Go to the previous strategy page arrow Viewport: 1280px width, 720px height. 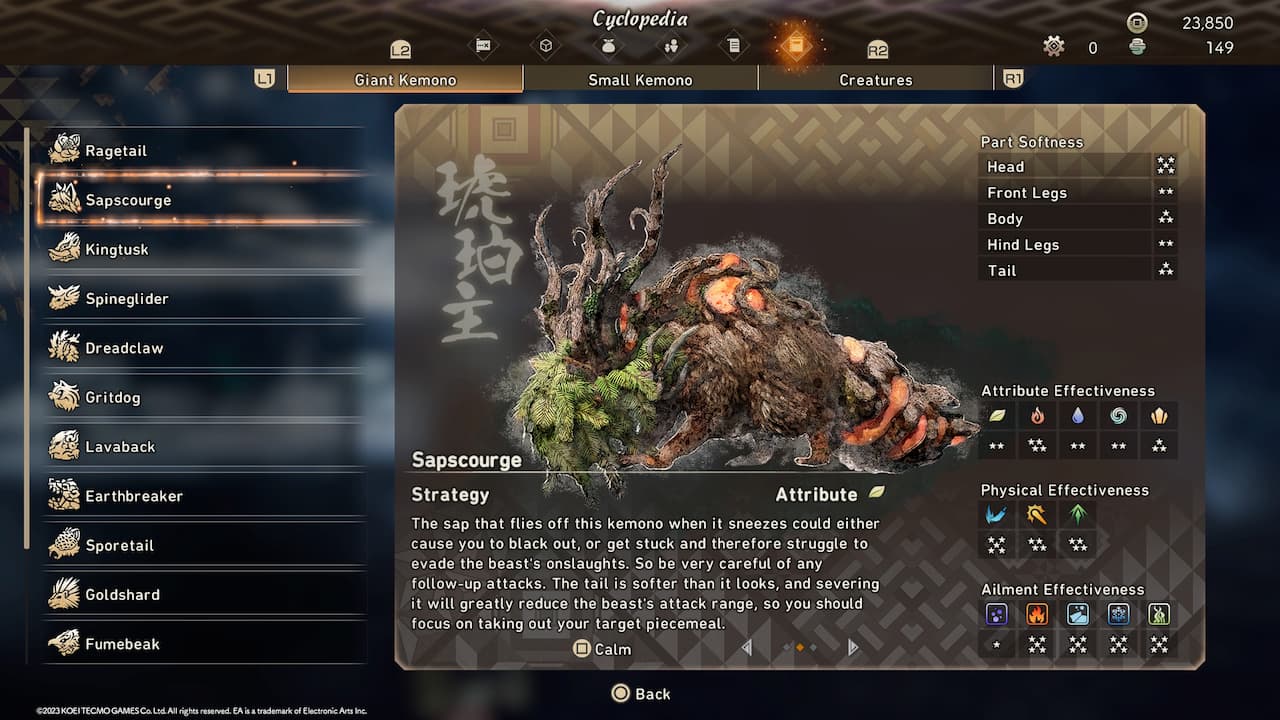[x=747, y=648]
